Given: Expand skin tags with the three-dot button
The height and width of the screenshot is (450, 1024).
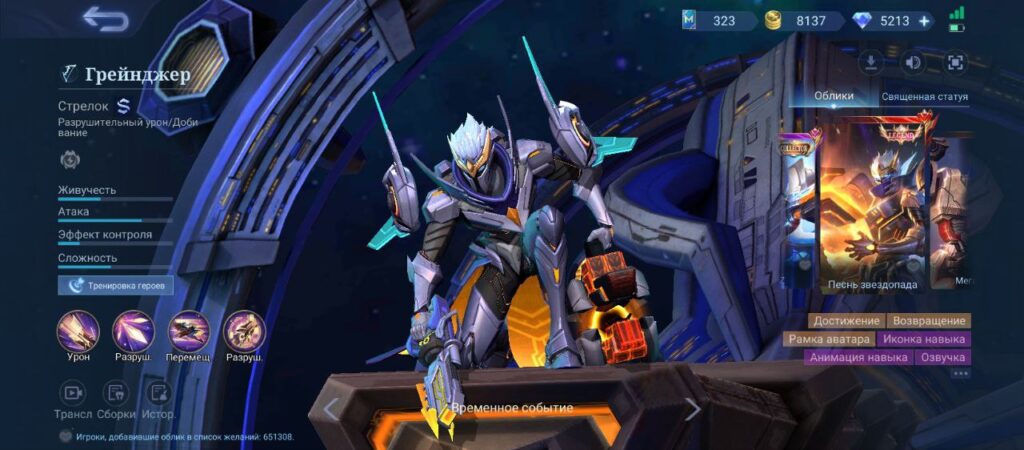Looking at the screenshot, I should point(961,374).
